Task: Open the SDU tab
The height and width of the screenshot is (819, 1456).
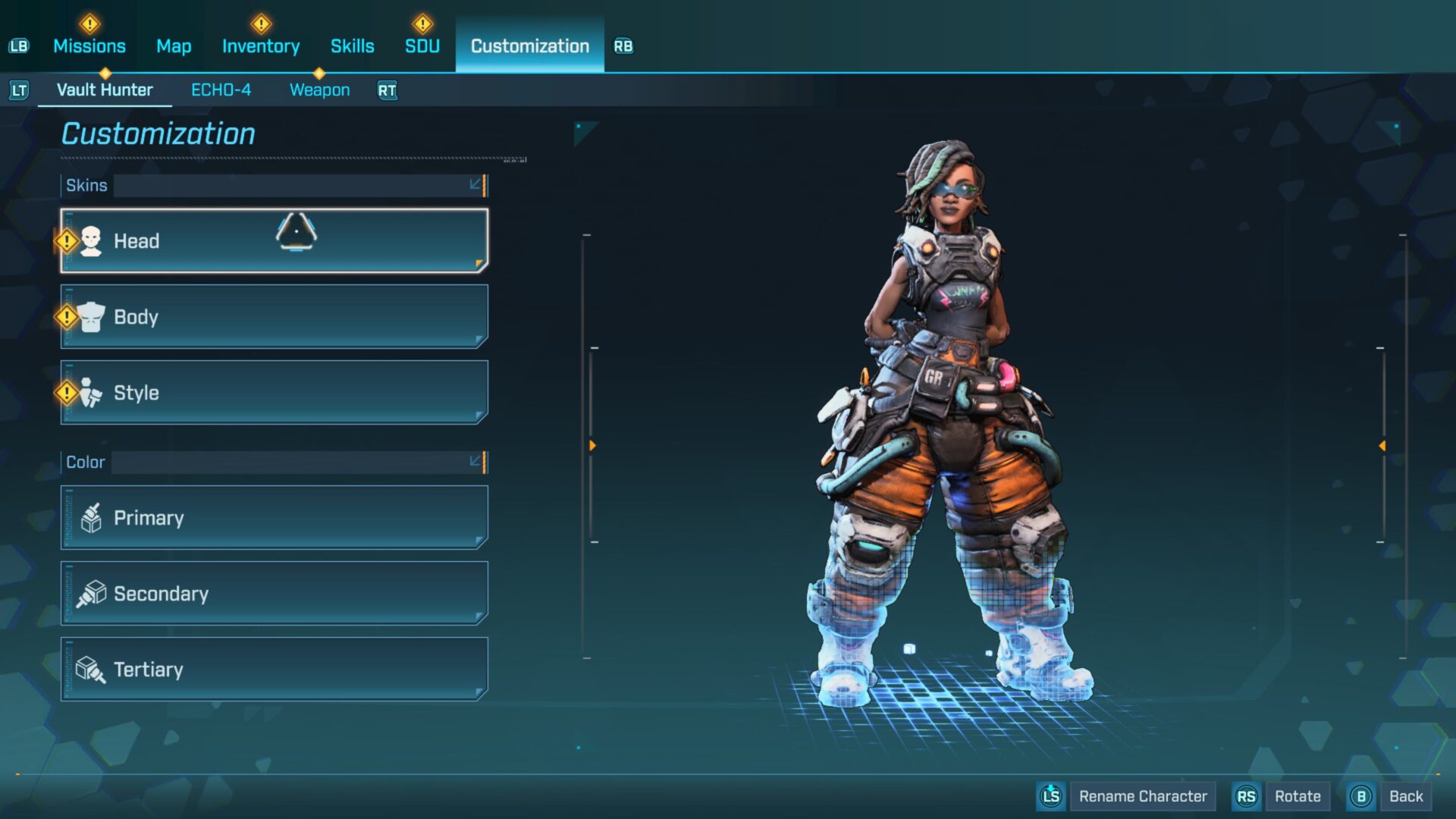Action: [422, 46]
